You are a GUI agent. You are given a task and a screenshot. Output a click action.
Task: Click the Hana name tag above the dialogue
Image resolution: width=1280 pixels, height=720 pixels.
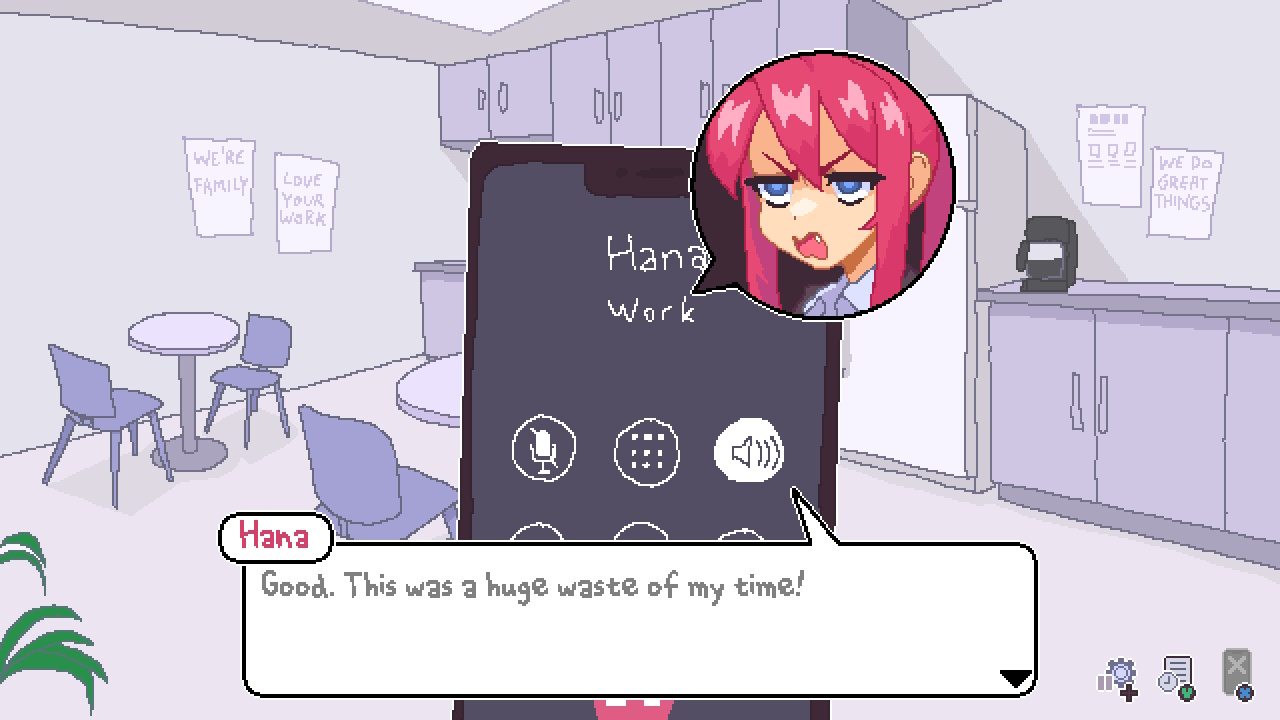(x=274, y=537)
